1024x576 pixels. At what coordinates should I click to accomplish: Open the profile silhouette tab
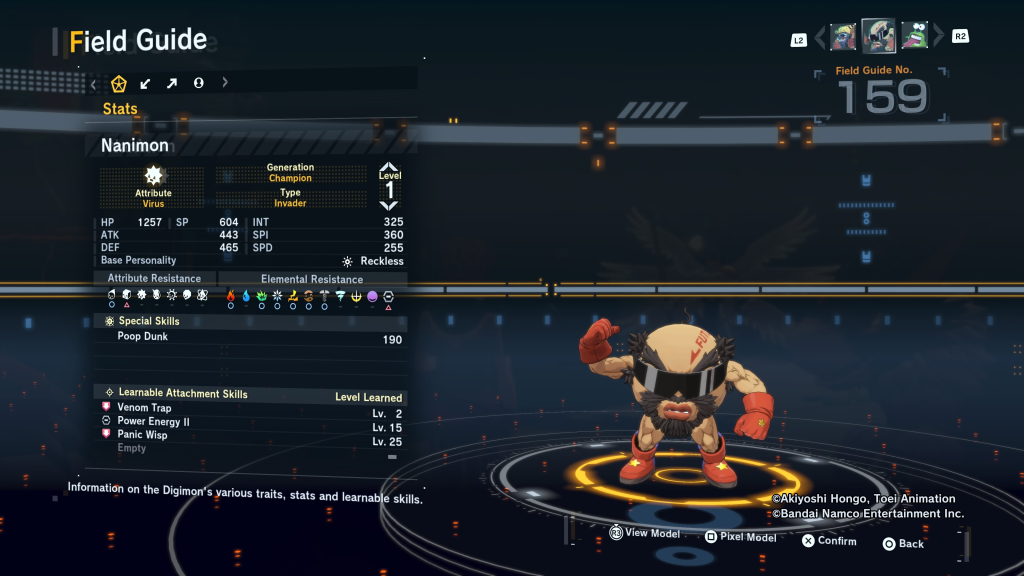tap(199, 83)
